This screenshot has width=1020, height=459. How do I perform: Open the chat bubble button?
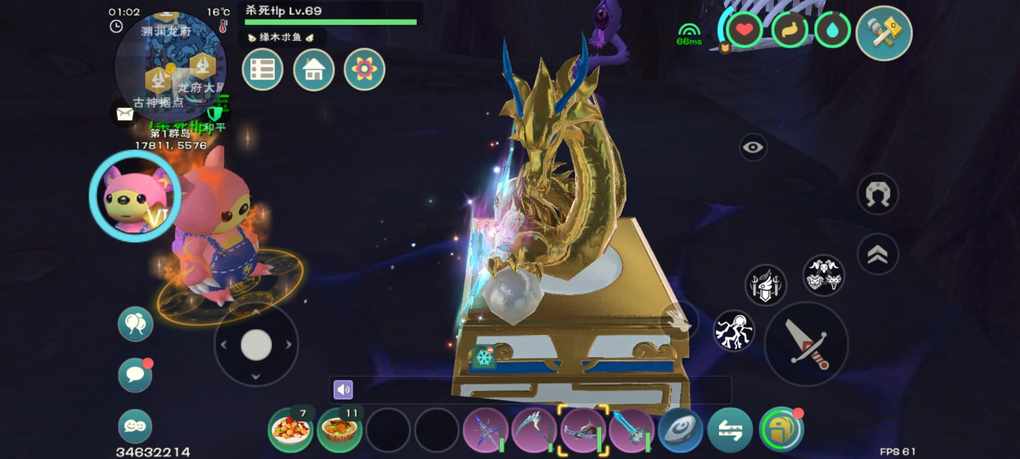[x=135, y=375]
